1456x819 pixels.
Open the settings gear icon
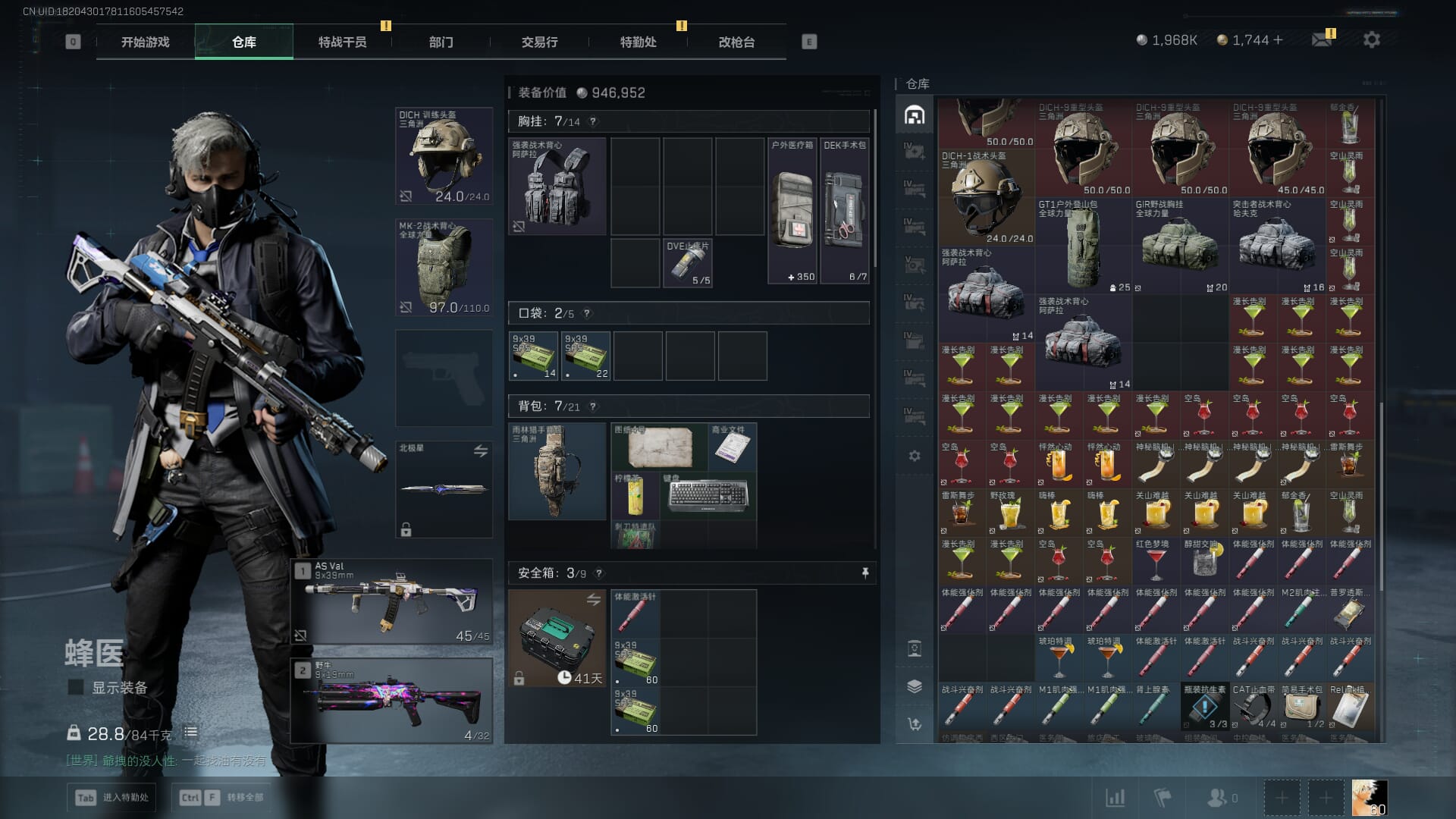pyautogui.click(x=1371, y=39)
